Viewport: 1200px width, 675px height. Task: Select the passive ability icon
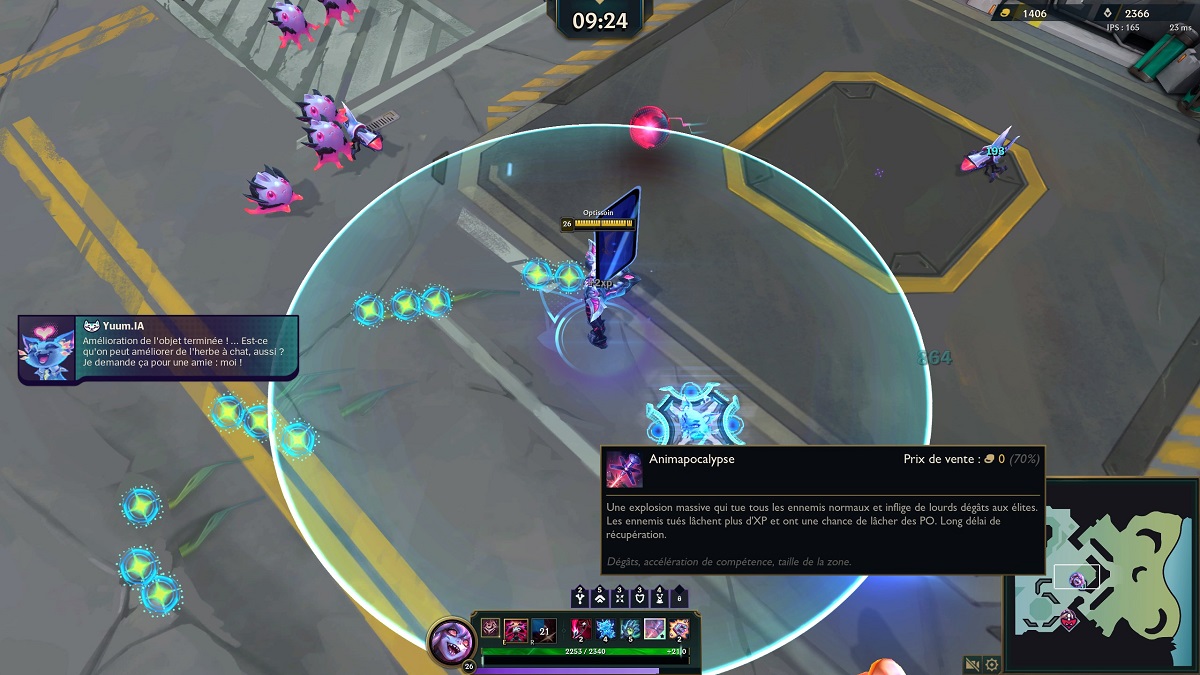click(x=490, y=627)
